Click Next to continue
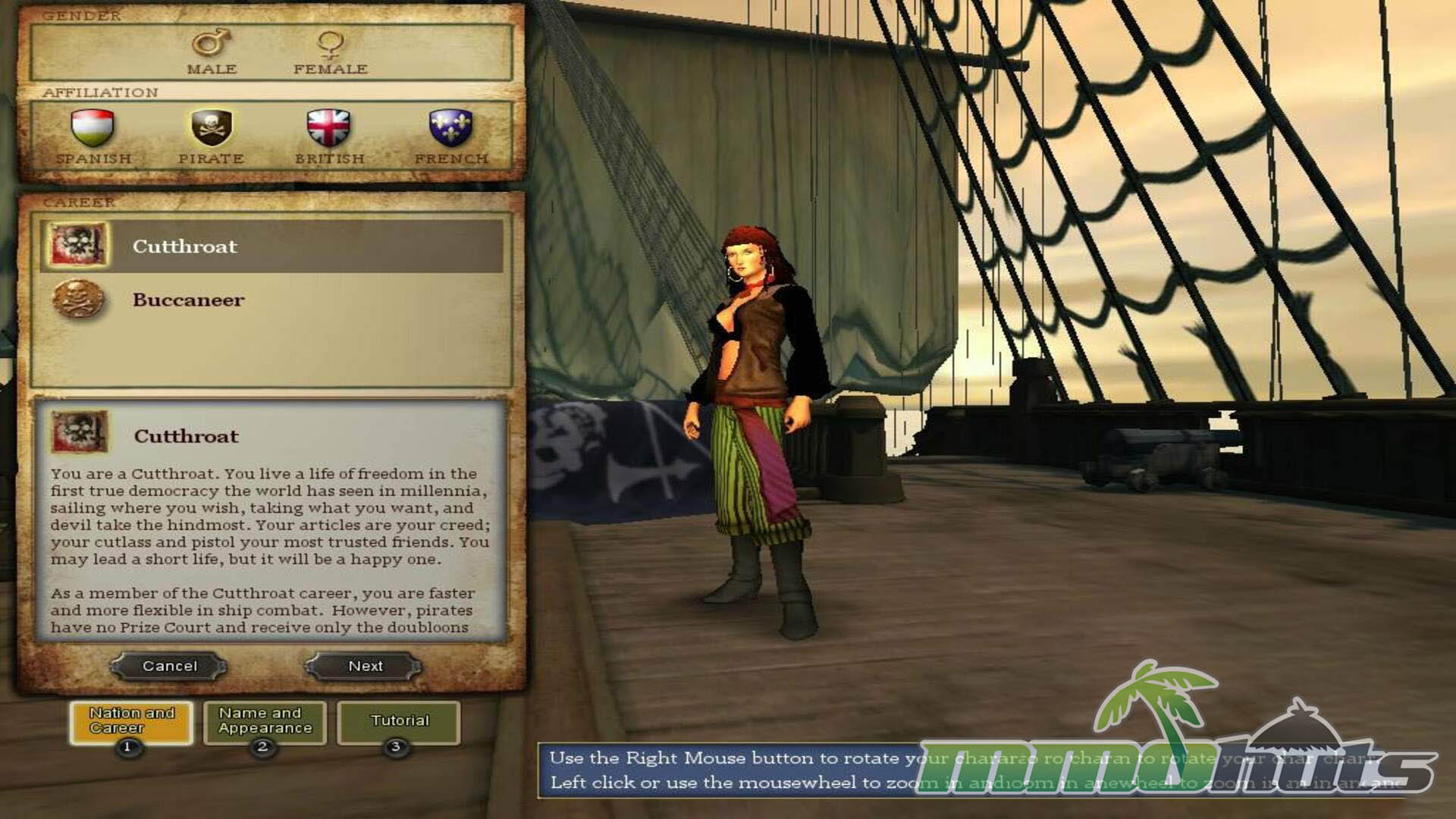Image resolution: width=1456 pixels, height=819 pixels. (x=365, y=666)
